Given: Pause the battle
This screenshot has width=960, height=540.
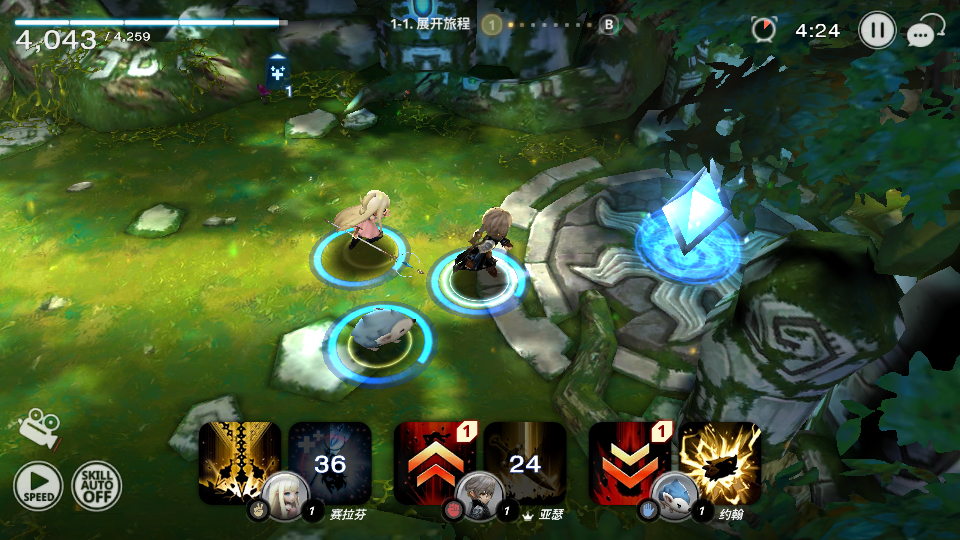Looking at the screenshot, I should (876, 30).
